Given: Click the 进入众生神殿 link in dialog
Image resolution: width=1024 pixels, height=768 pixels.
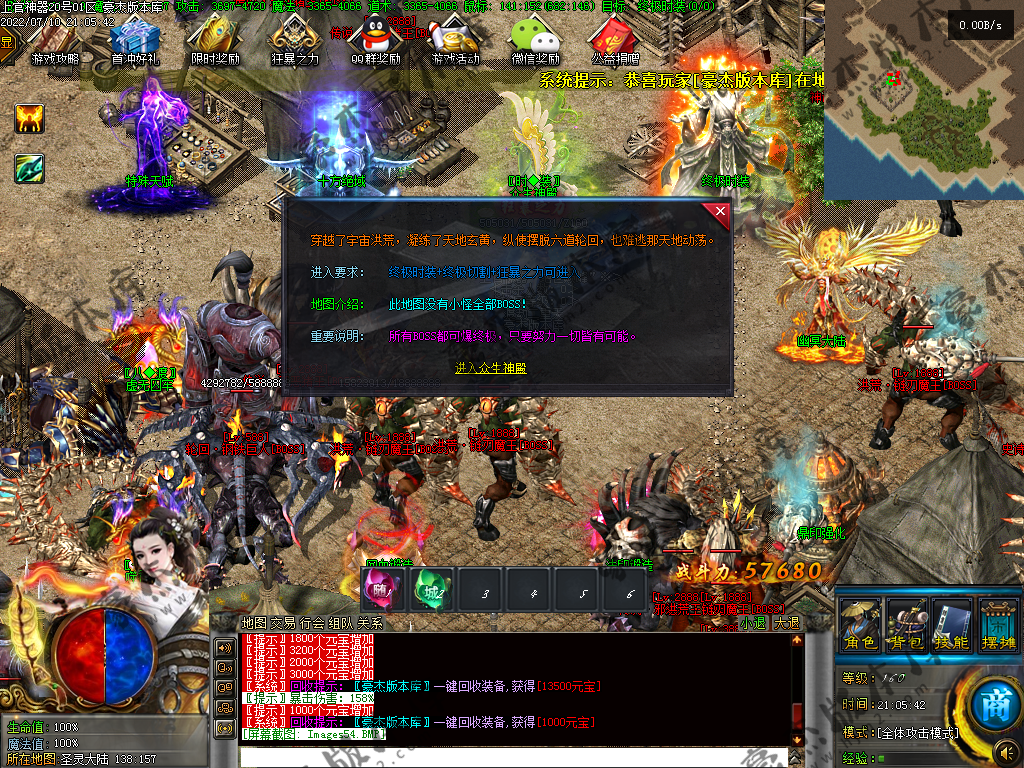Looking at the screenshot, I should pyautogui.click(x=490, y=368).
